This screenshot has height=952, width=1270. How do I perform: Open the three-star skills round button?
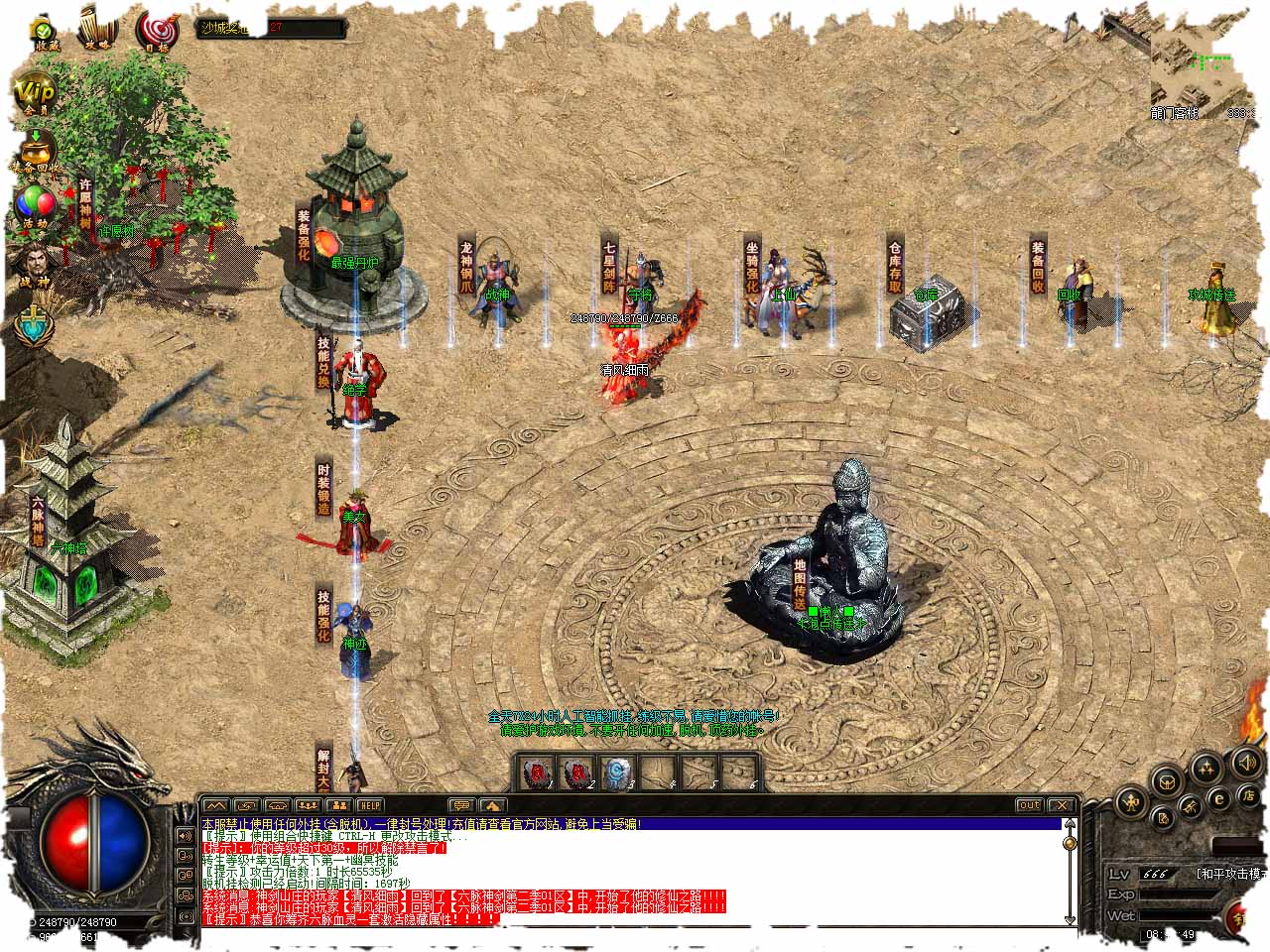pos(1206,767)
